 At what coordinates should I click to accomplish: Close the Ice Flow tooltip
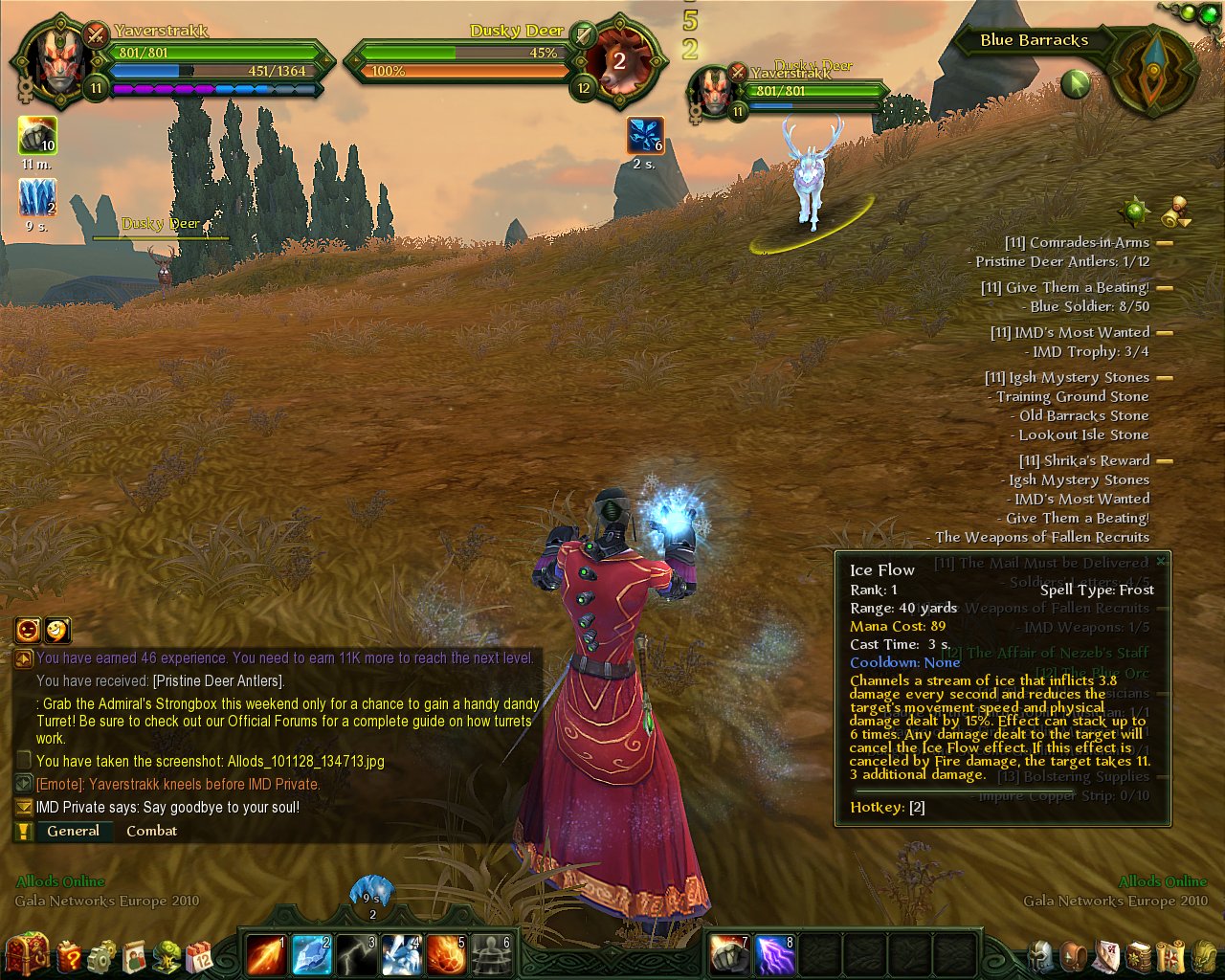point(1161,562)
